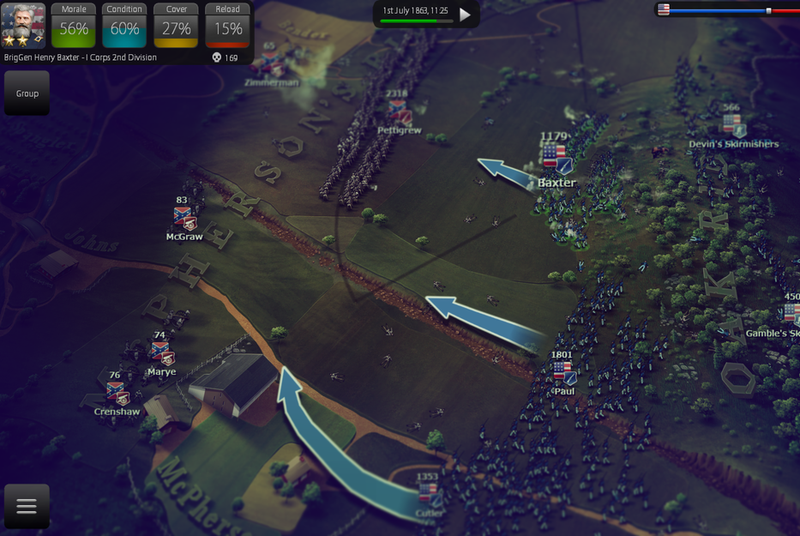This screenshot has width=800, height=536.
Task: Open the hamburger menu
Action: tap(27, 506)
